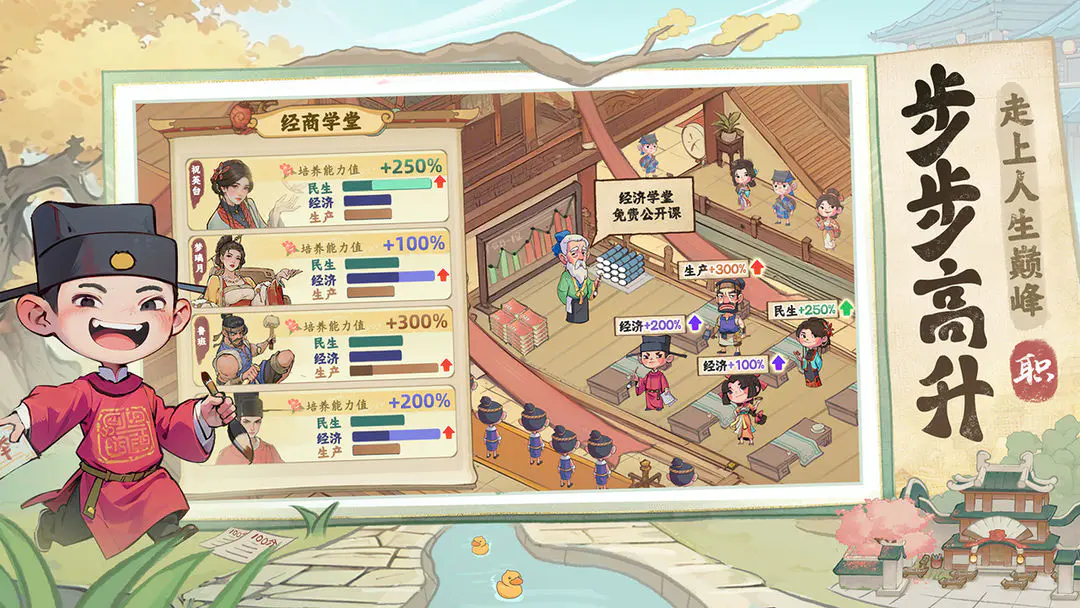The height and width of the screenshot is (608, 1080).
Task: Select the 祝英台 character row
Action: 315,191
